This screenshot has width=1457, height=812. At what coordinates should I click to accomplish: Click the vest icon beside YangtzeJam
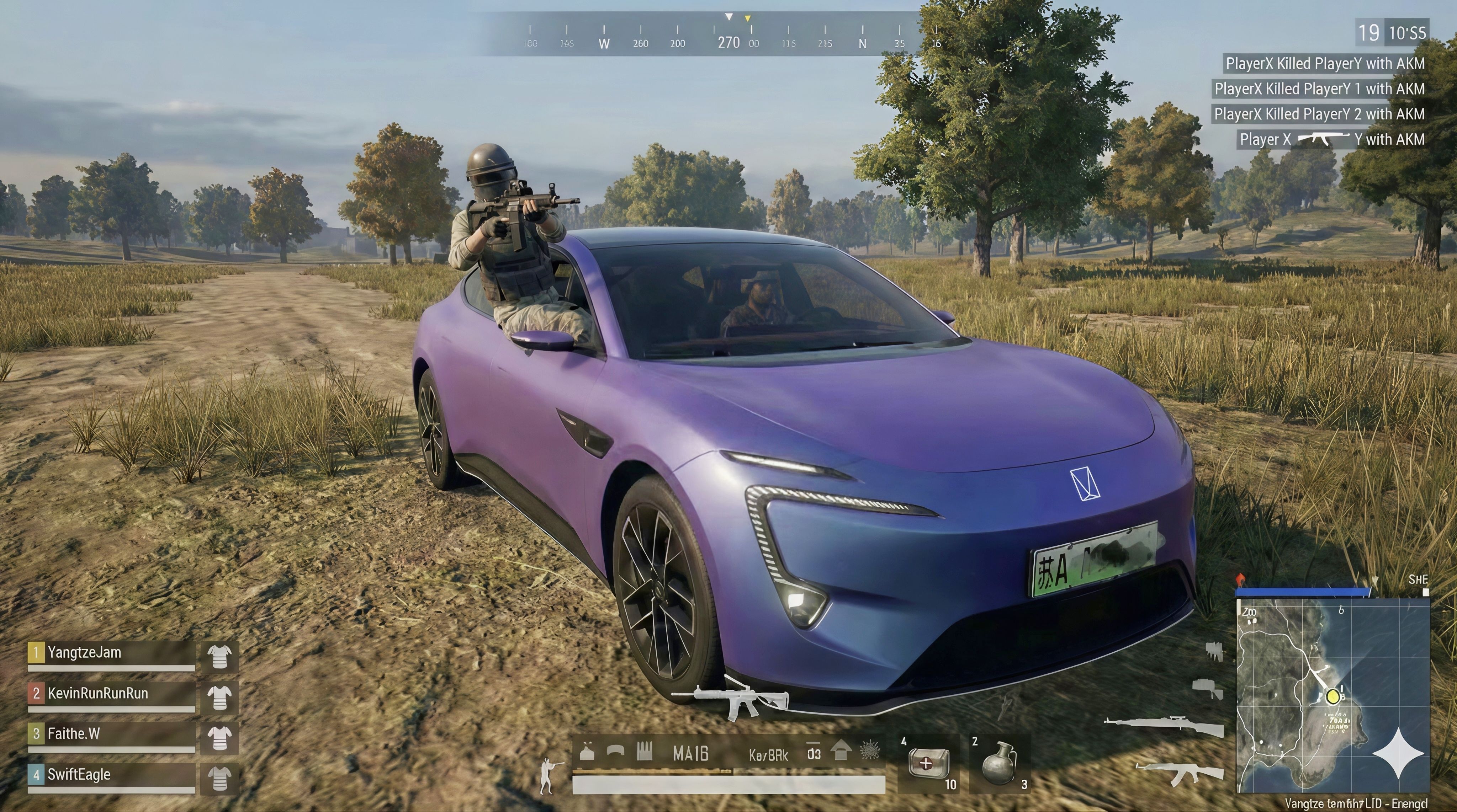(x=219, y=657)
